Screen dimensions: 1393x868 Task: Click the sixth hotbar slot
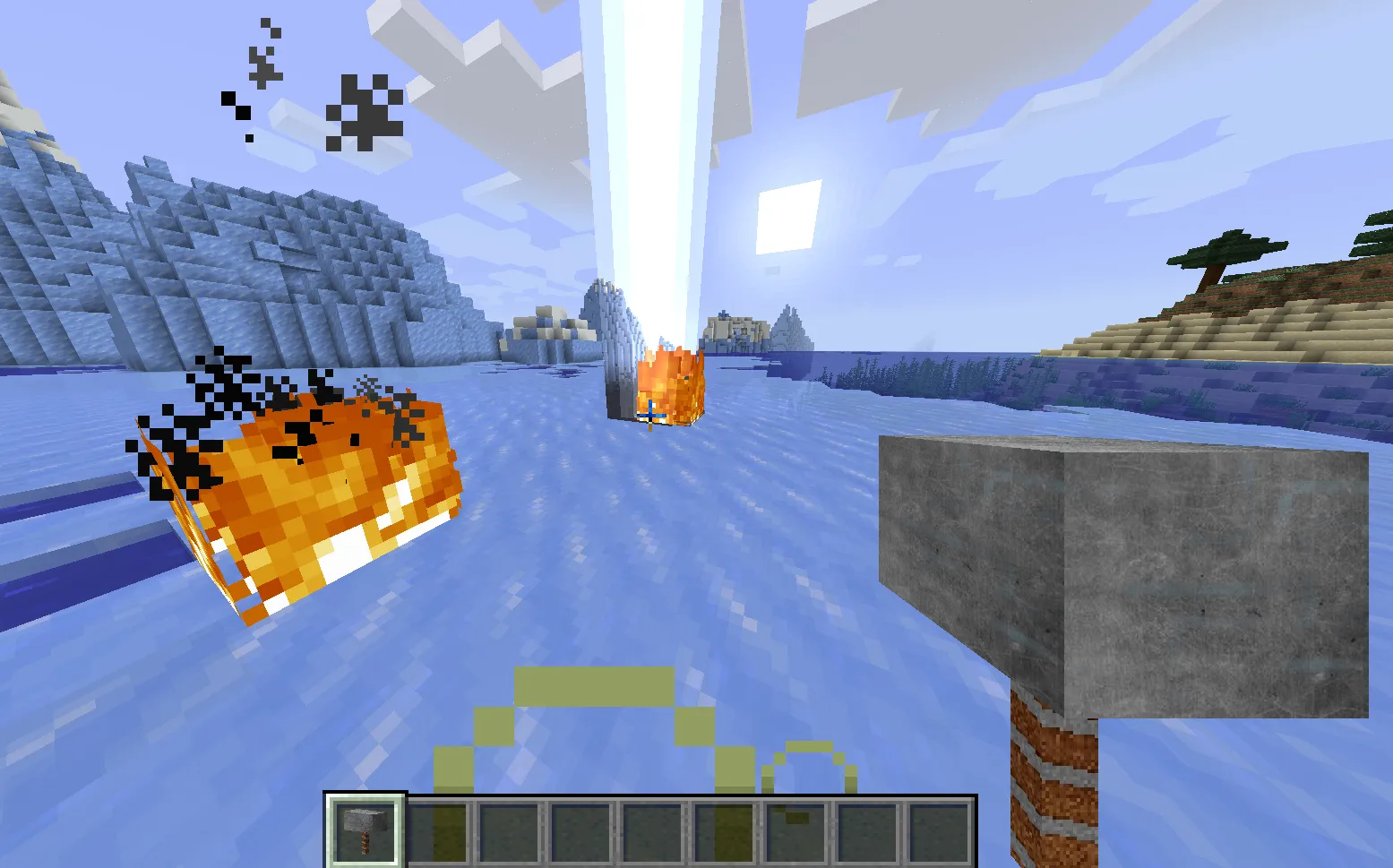click(x=726, y=826)
